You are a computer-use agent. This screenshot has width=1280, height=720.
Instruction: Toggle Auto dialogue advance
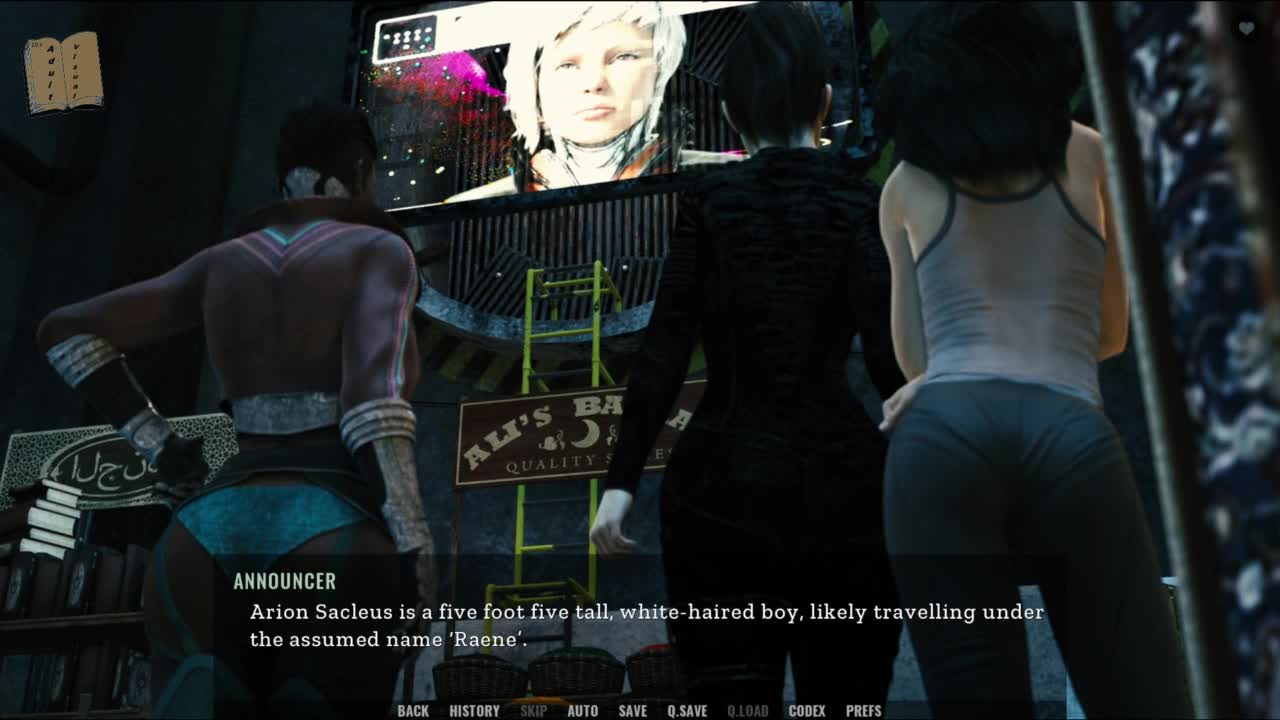(582, 711)
